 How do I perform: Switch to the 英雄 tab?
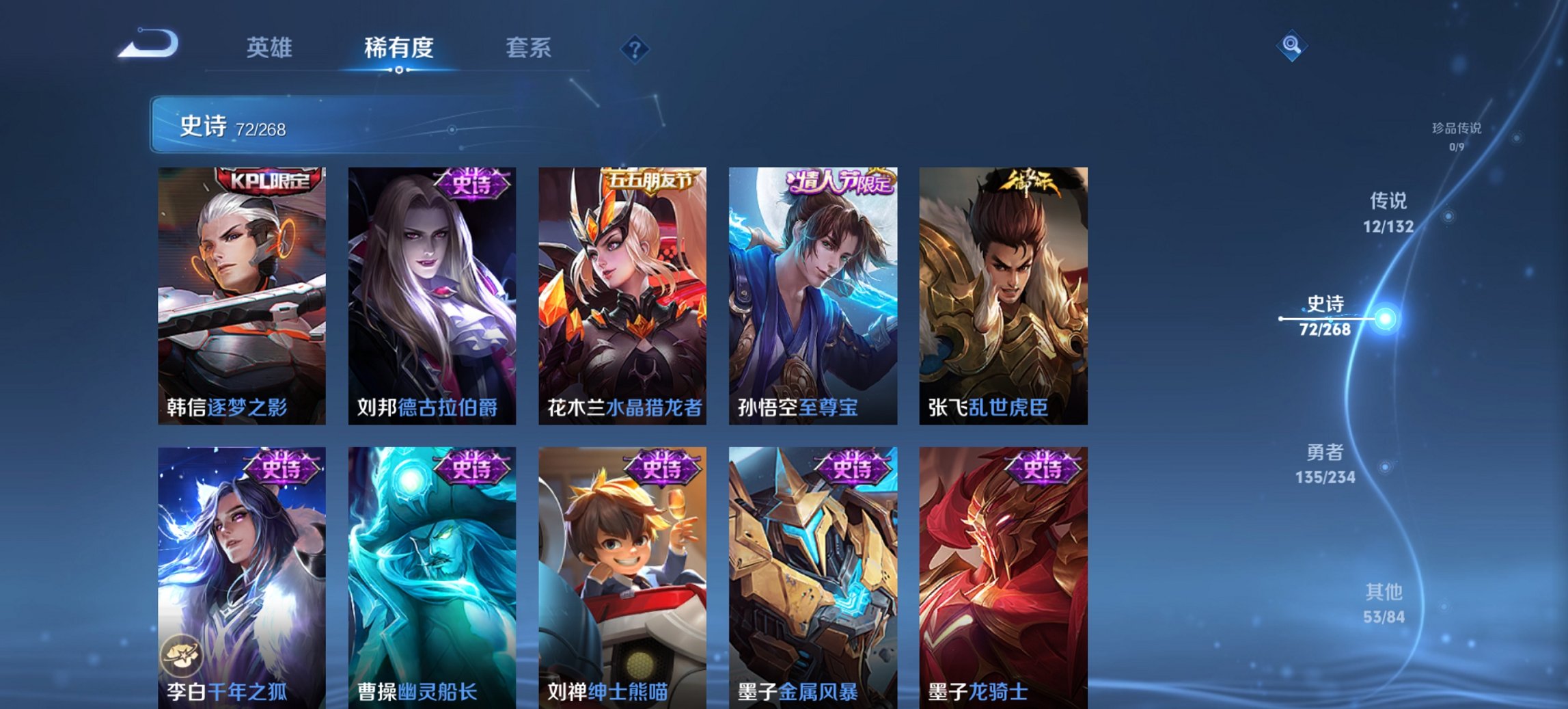pyautogui.click(x=271, y=48)
